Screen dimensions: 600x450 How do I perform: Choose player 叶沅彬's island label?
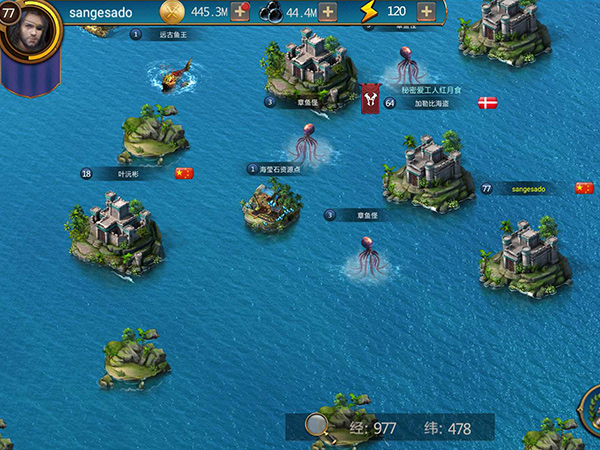click(x=128, y=173)
